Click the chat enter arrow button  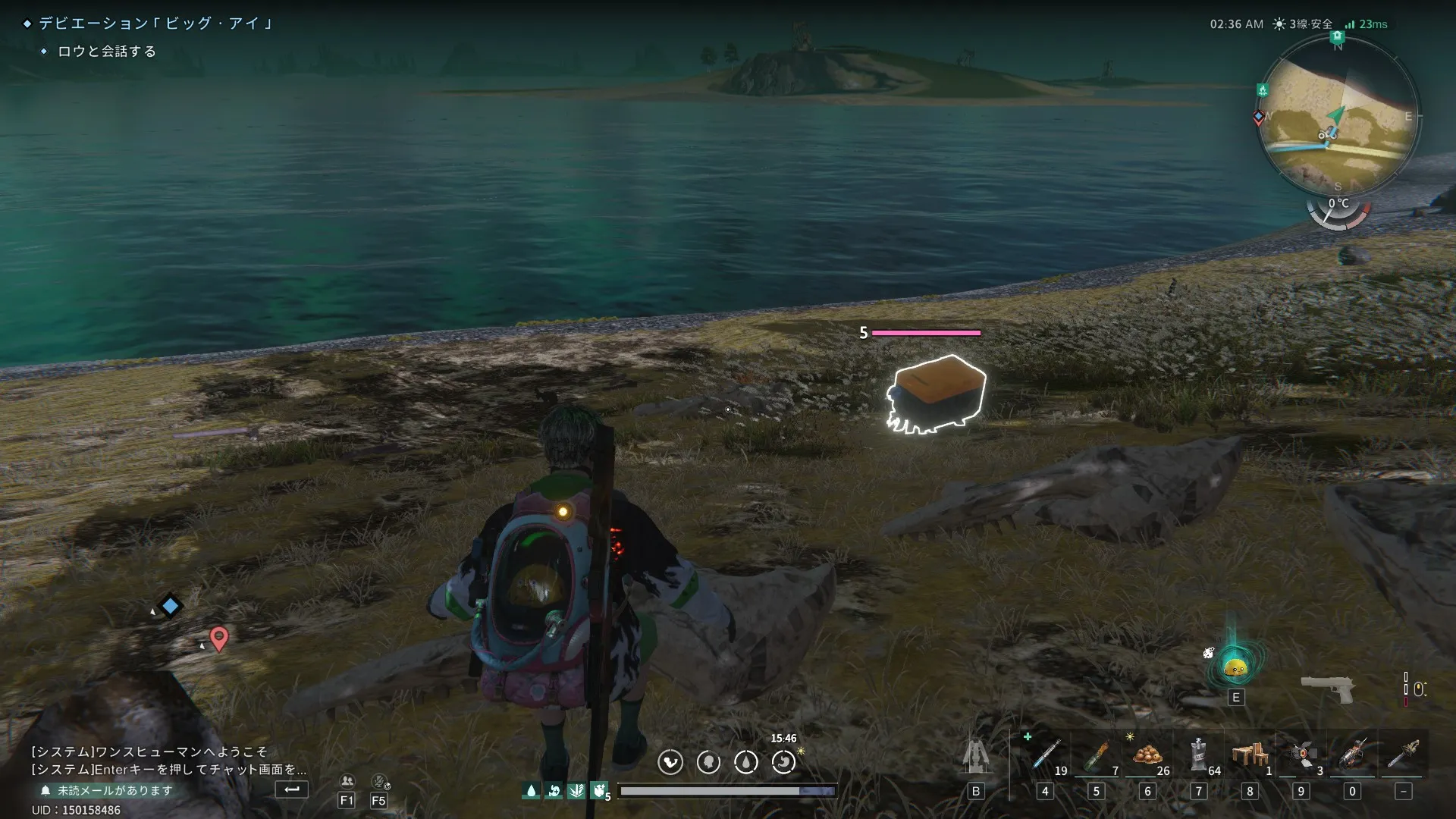coord(292,789)
